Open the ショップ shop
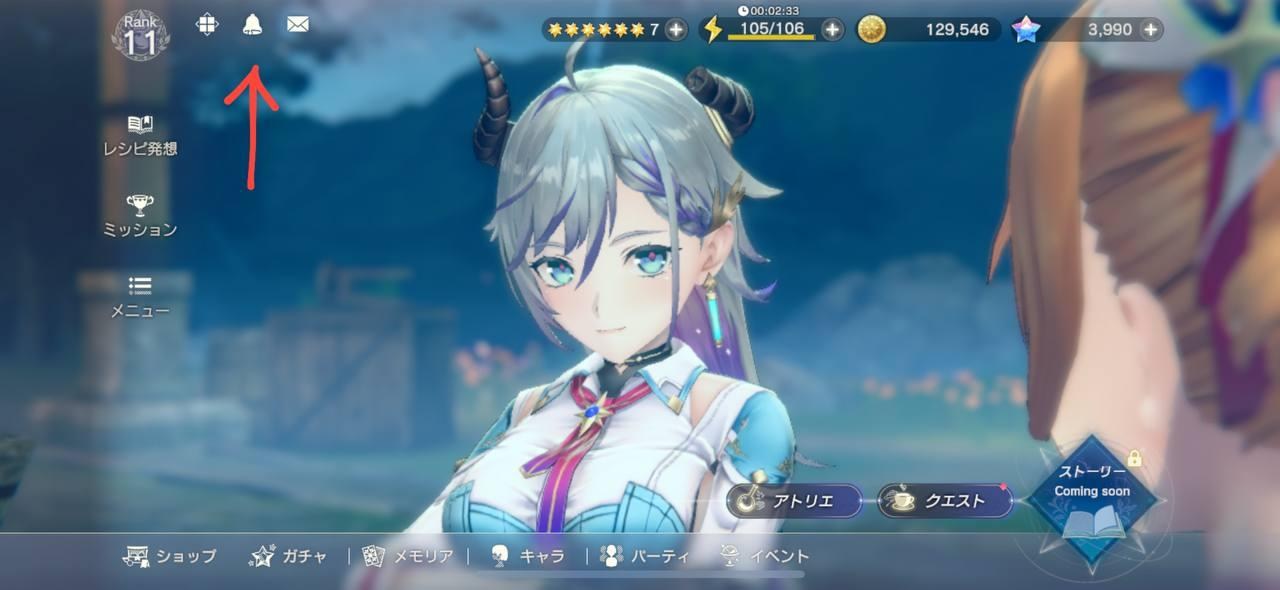Screen dimensions: 1280x590 click(170, 556)
